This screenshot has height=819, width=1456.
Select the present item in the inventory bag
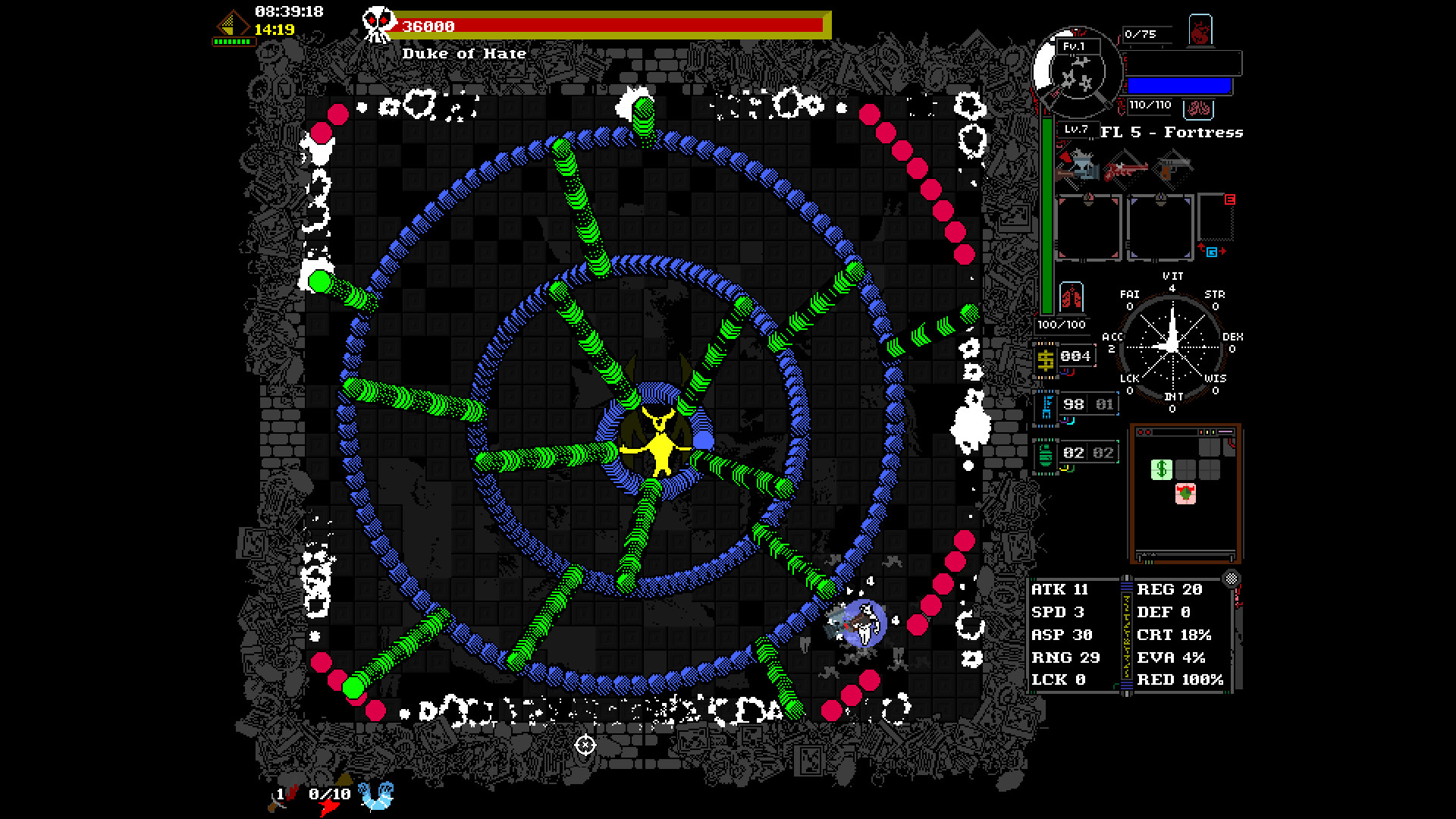tap(1185, 493)
